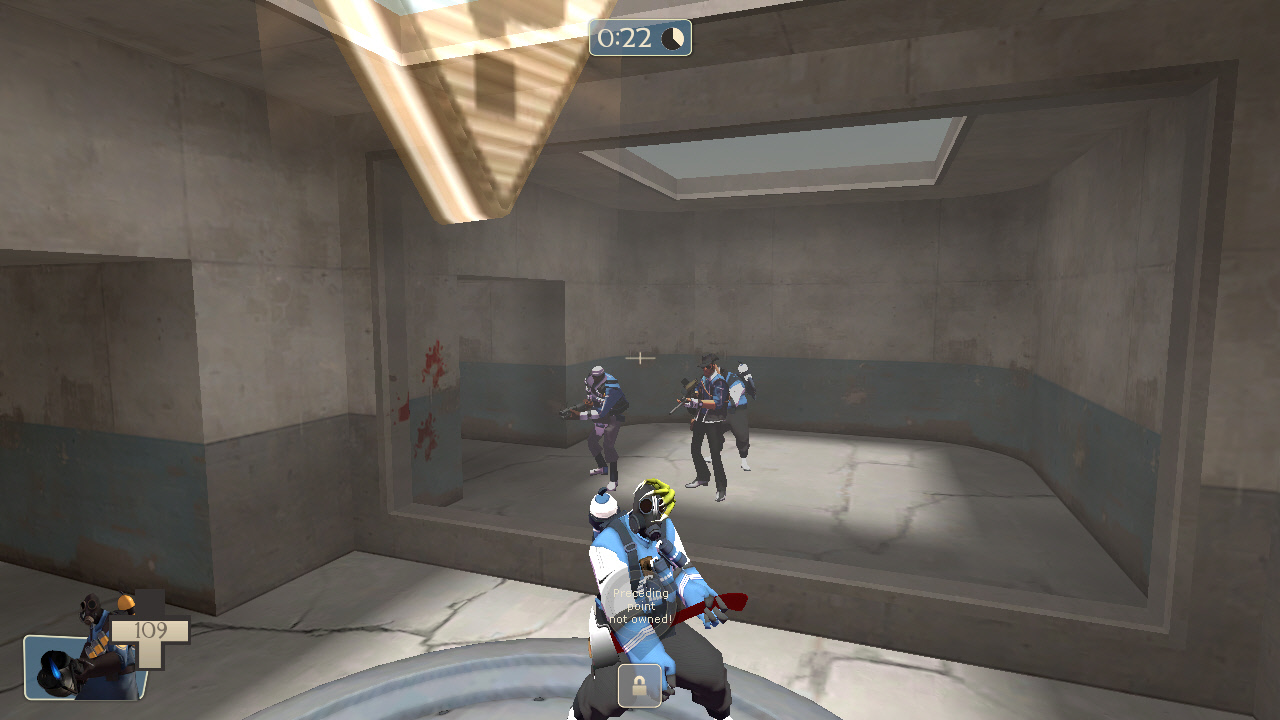Toggle the round countdown timer display
This screenshot has width=1280, height=720.
pyautogui.click(x=640, y=39)
